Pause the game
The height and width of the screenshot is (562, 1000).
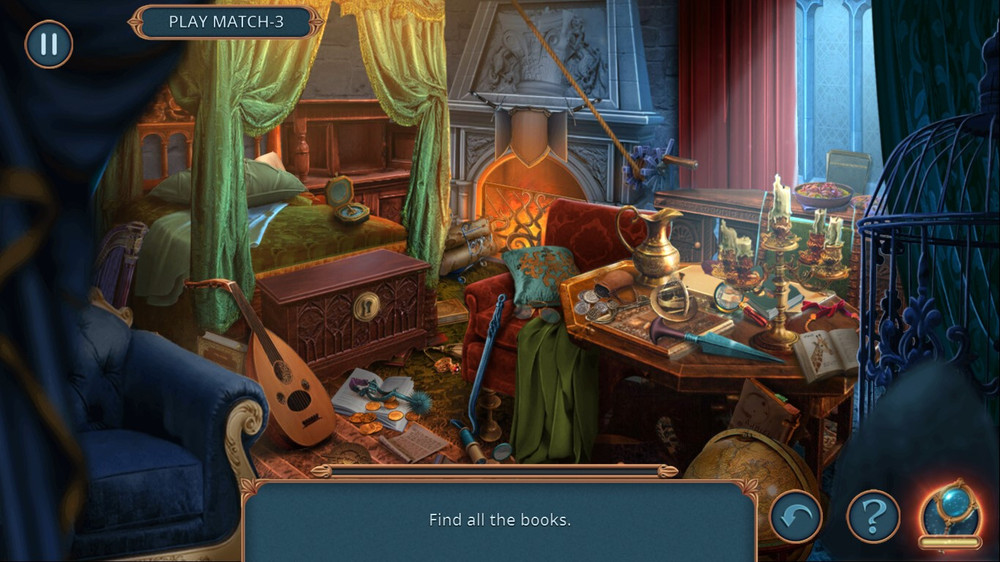(x=48, y=44)
